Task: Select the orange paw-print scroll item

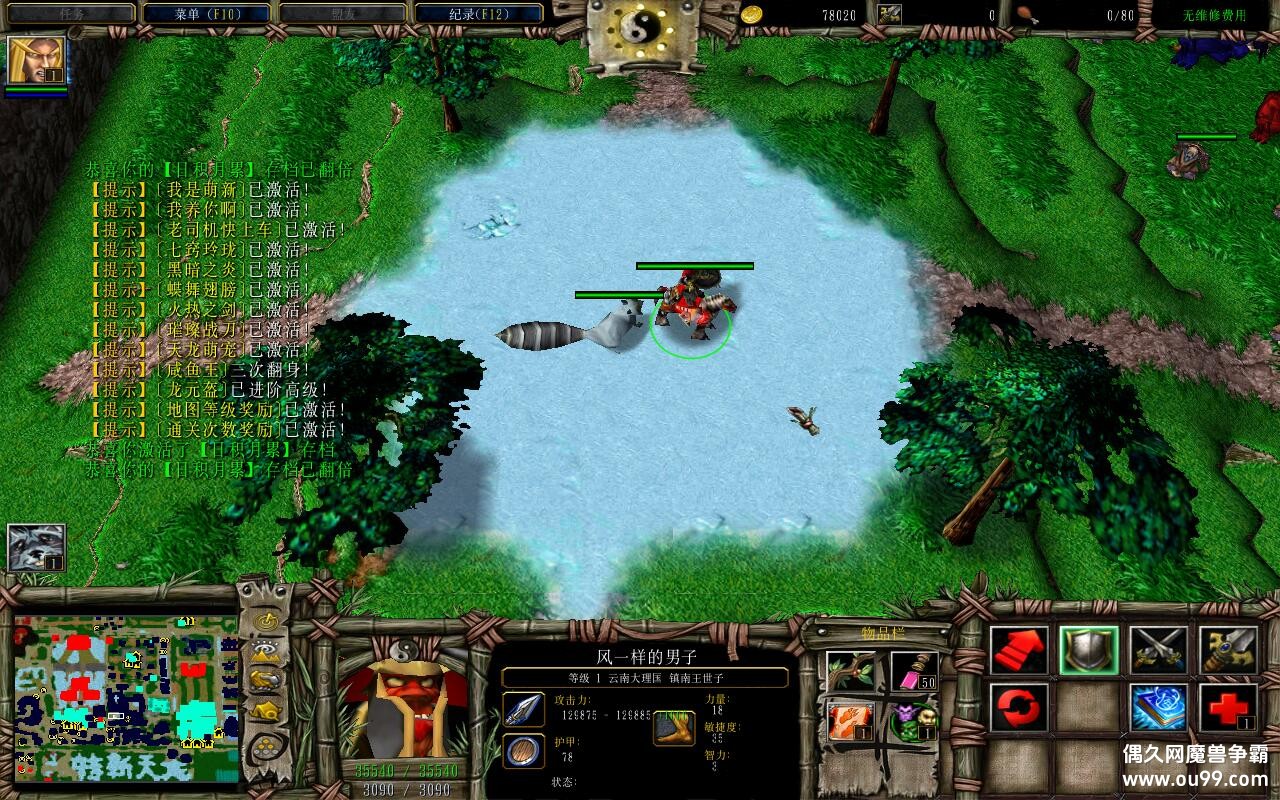Action: pos(851,720)
